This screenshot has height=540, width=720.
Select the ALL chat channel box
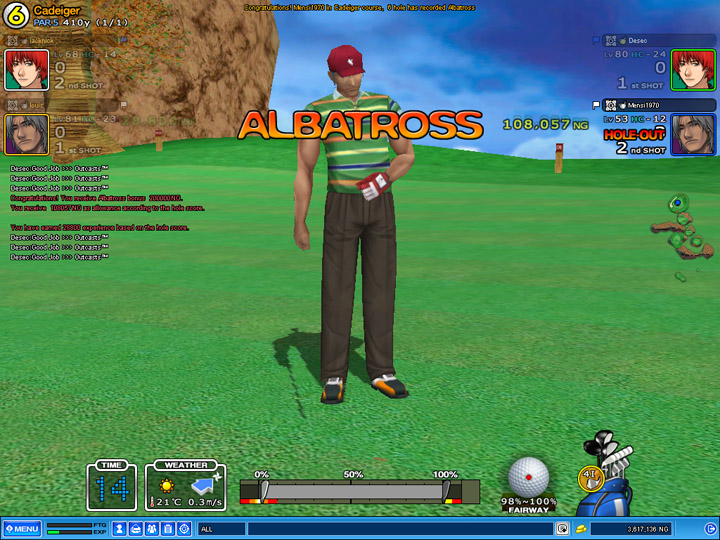coord(221,528)
